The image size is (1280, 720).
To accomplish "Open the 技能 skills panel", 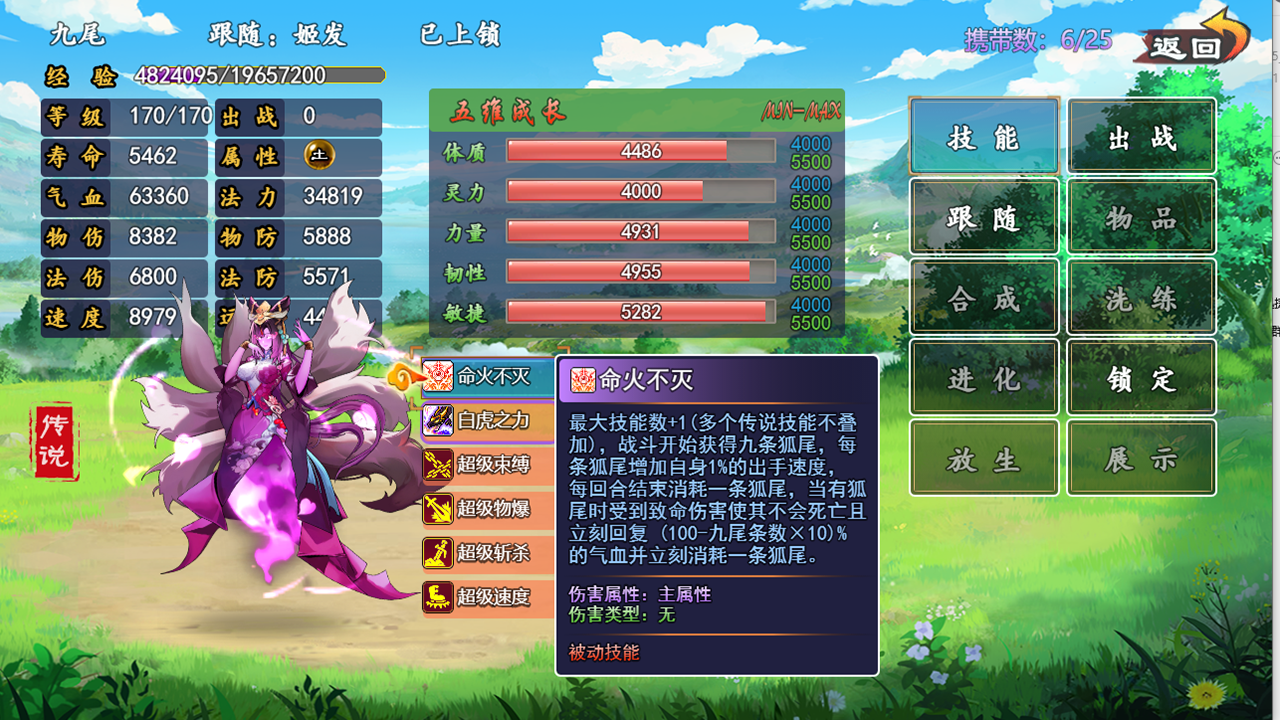I will 984,137.
